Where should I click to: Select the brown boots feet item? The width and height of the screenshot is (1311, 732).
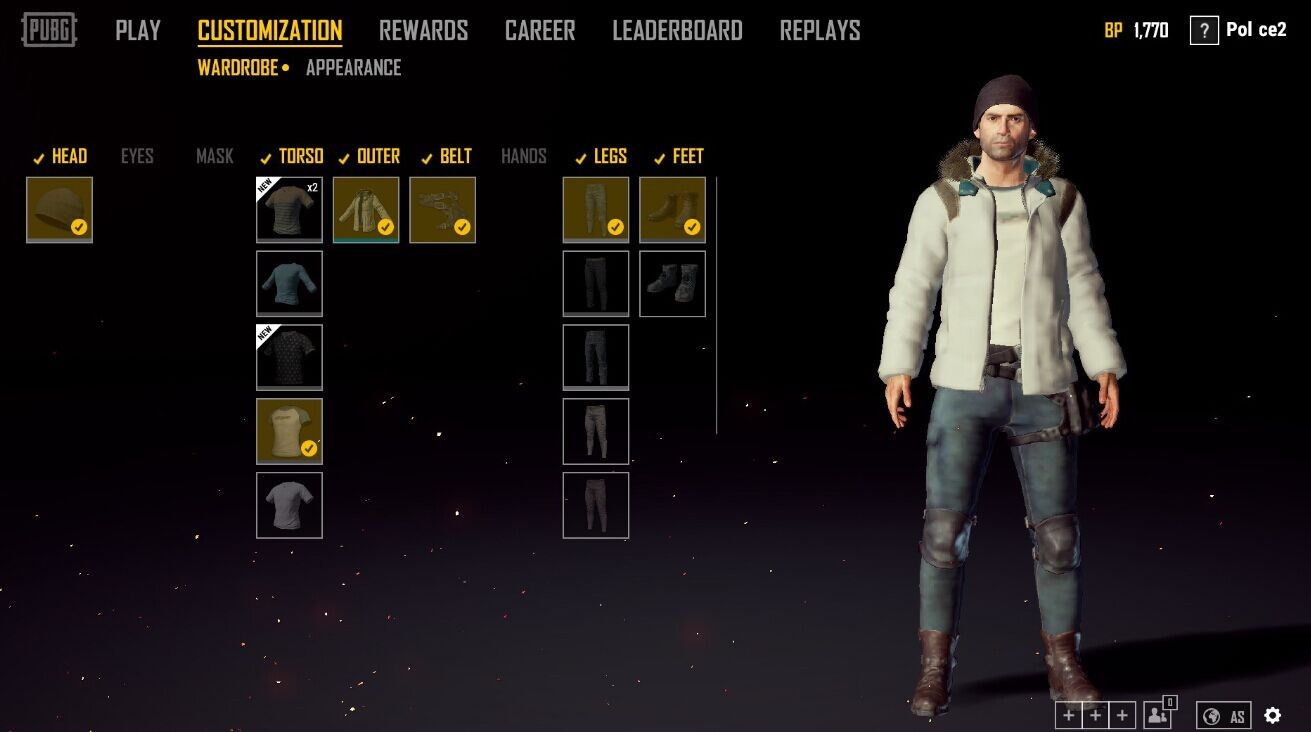(672, 210)
